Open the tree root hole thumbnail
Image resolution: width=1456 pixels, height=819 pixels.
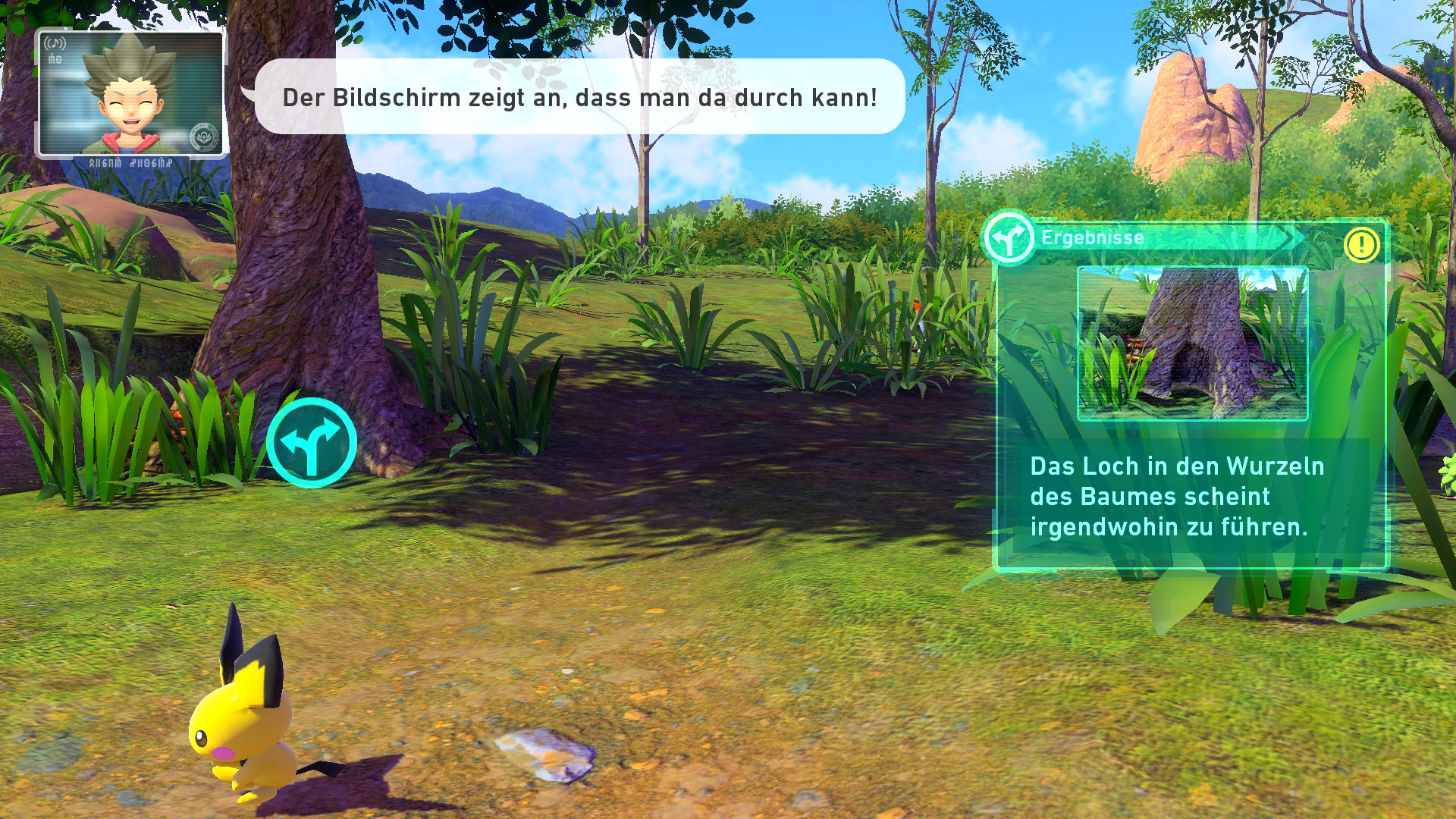1192,343
